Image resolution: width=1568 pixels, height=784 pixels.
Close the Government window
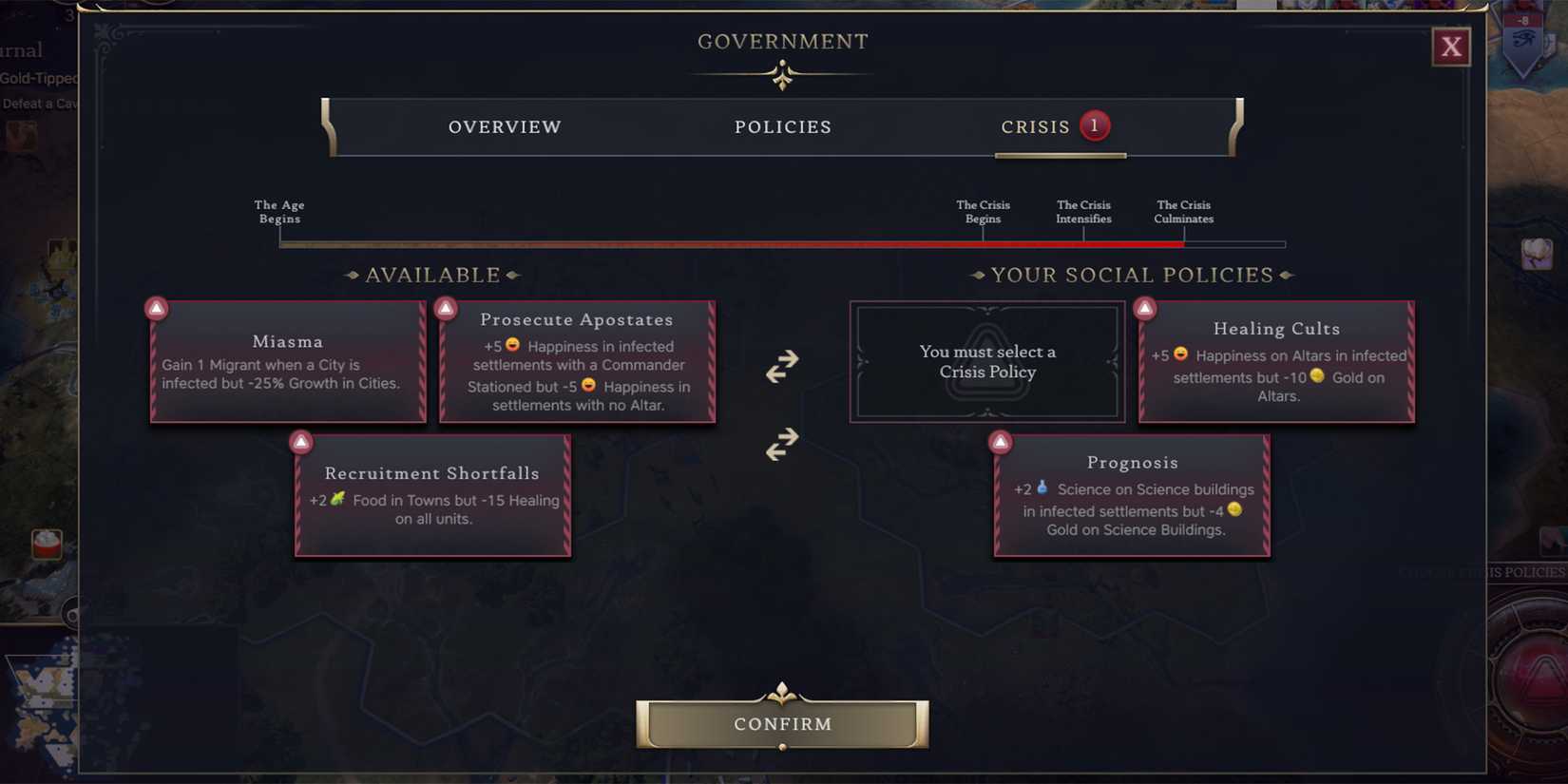click(x=1451, y=46)
